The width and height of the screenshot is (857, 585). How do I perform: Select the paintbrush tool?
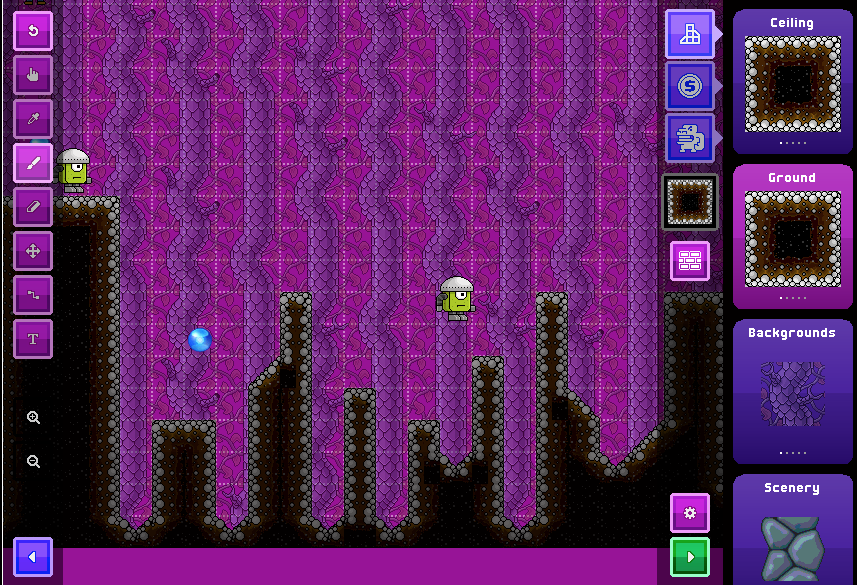(x=33, y=163)
